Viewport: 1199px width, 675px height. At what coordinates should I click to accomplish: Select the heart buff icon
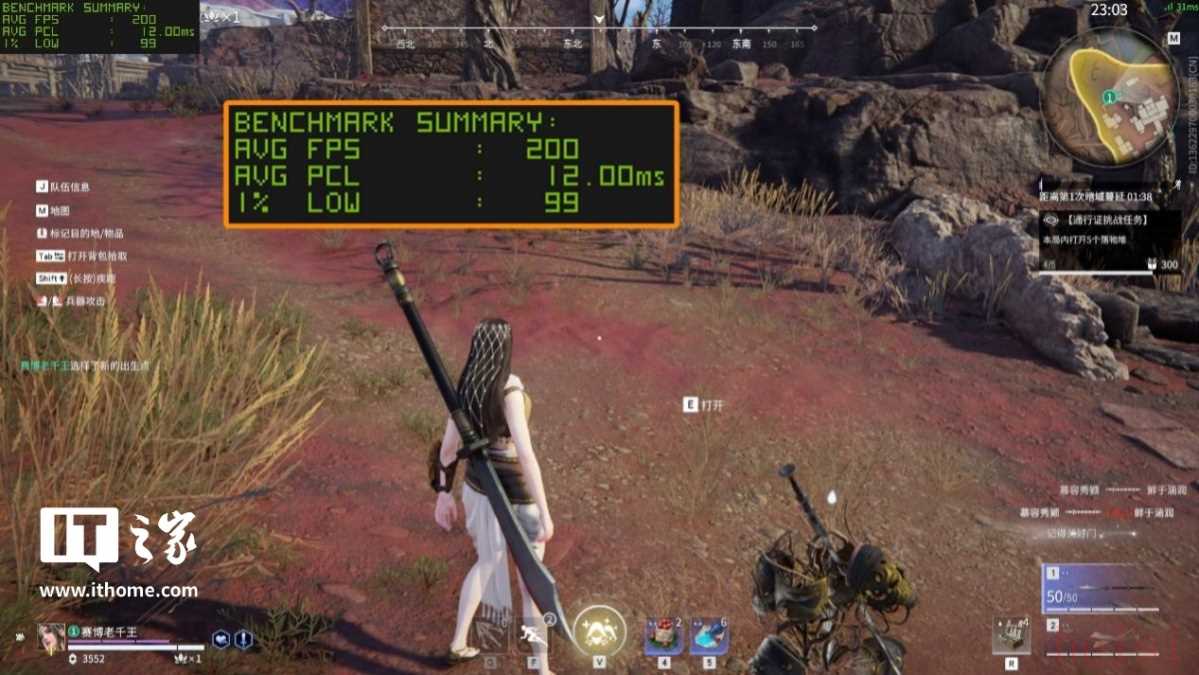pos(221,639)
